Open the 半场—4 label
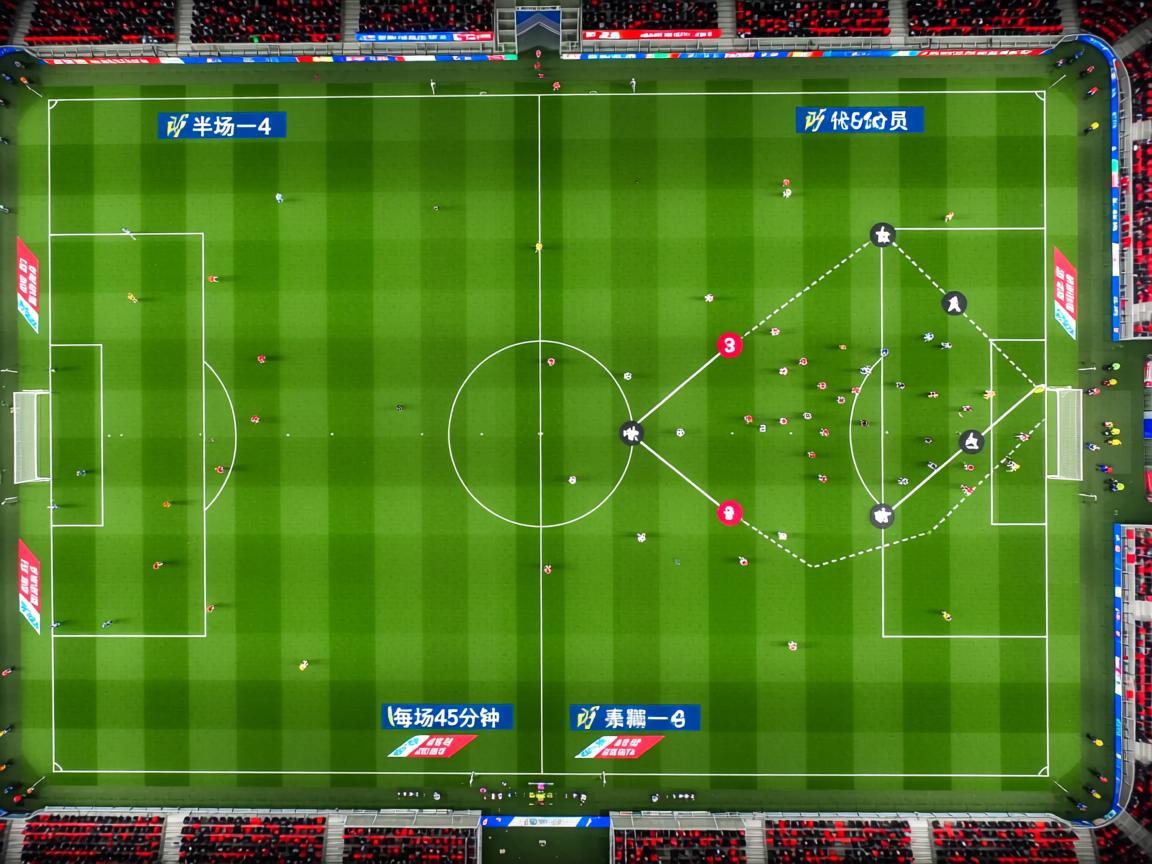Viewport: 1152px width, 864px height. (222, 125)
